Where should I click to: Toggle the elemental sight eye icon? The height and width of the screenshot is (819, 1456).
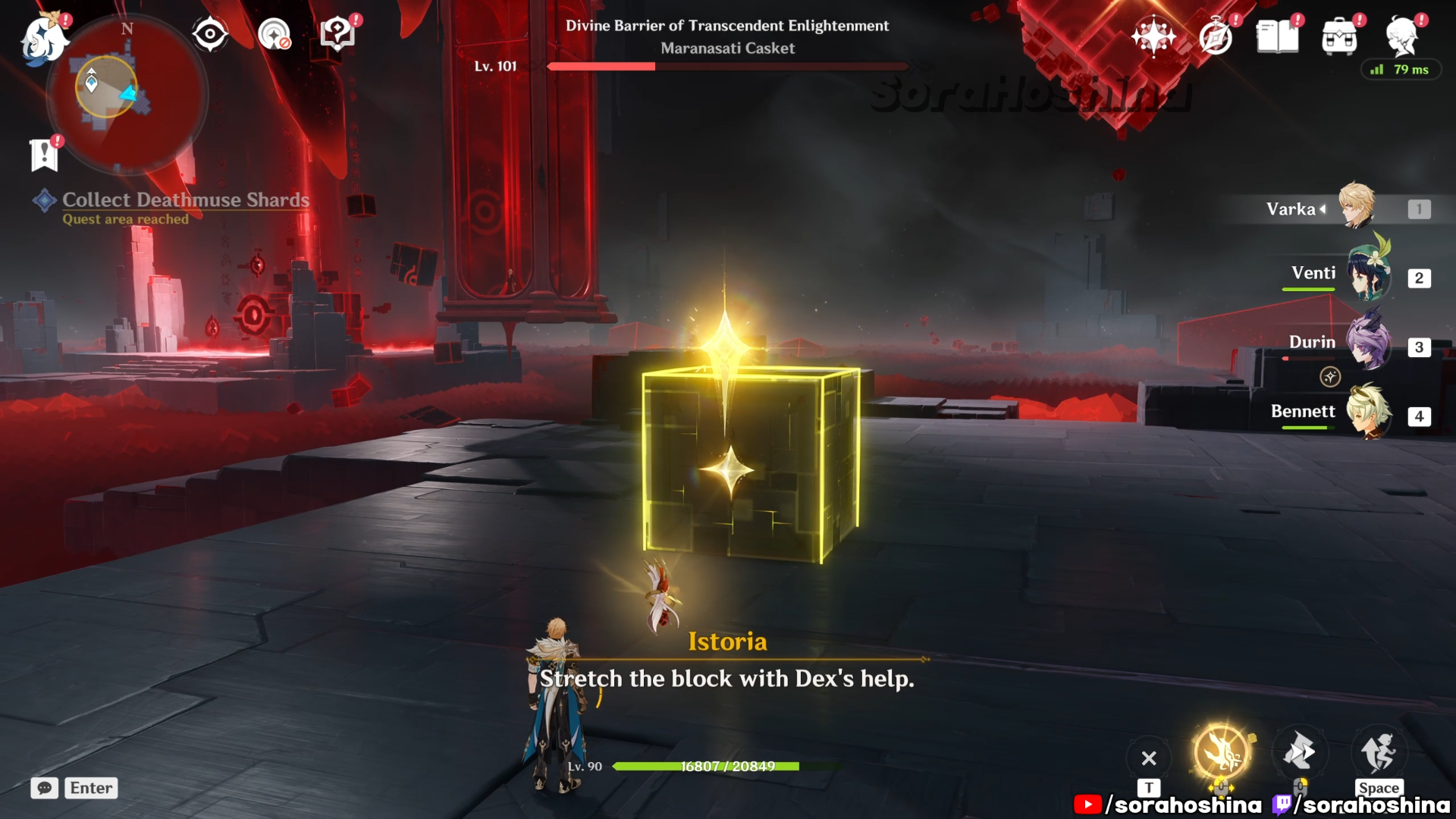[209, 34]
